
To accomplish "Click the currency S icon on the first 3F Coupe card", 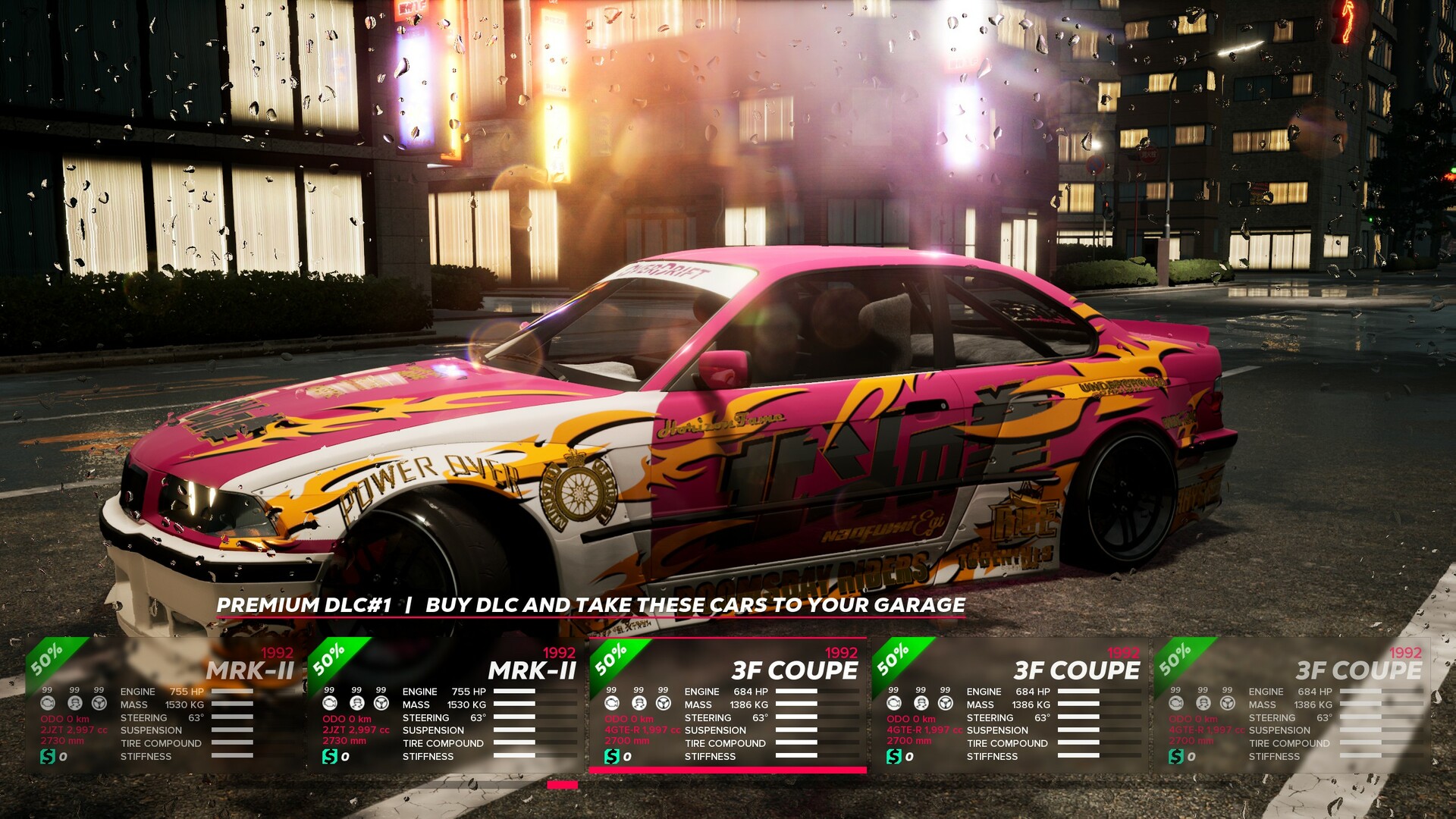I will (611, 756).
